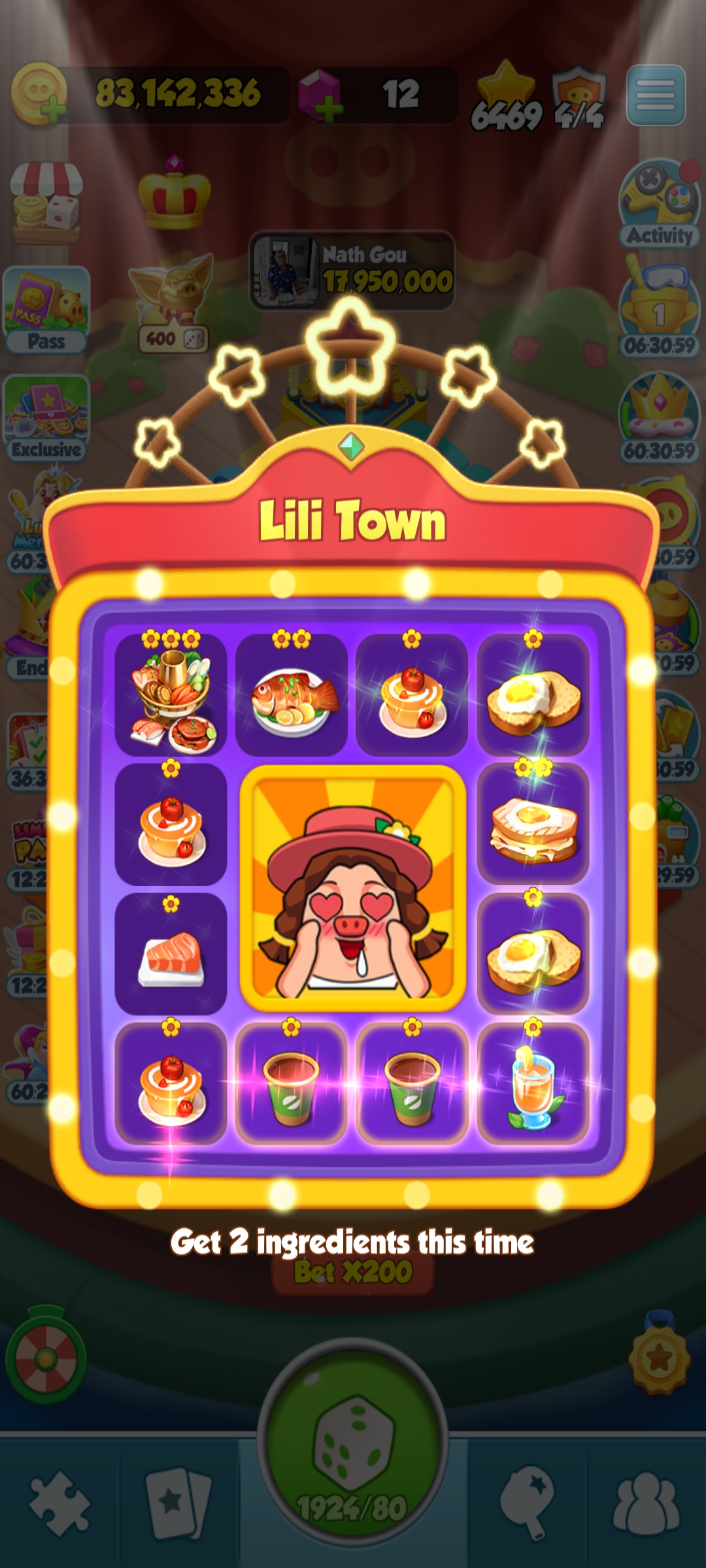706x1568 pixels.
Task: Select the salmon slice tile
Action: 171,954
